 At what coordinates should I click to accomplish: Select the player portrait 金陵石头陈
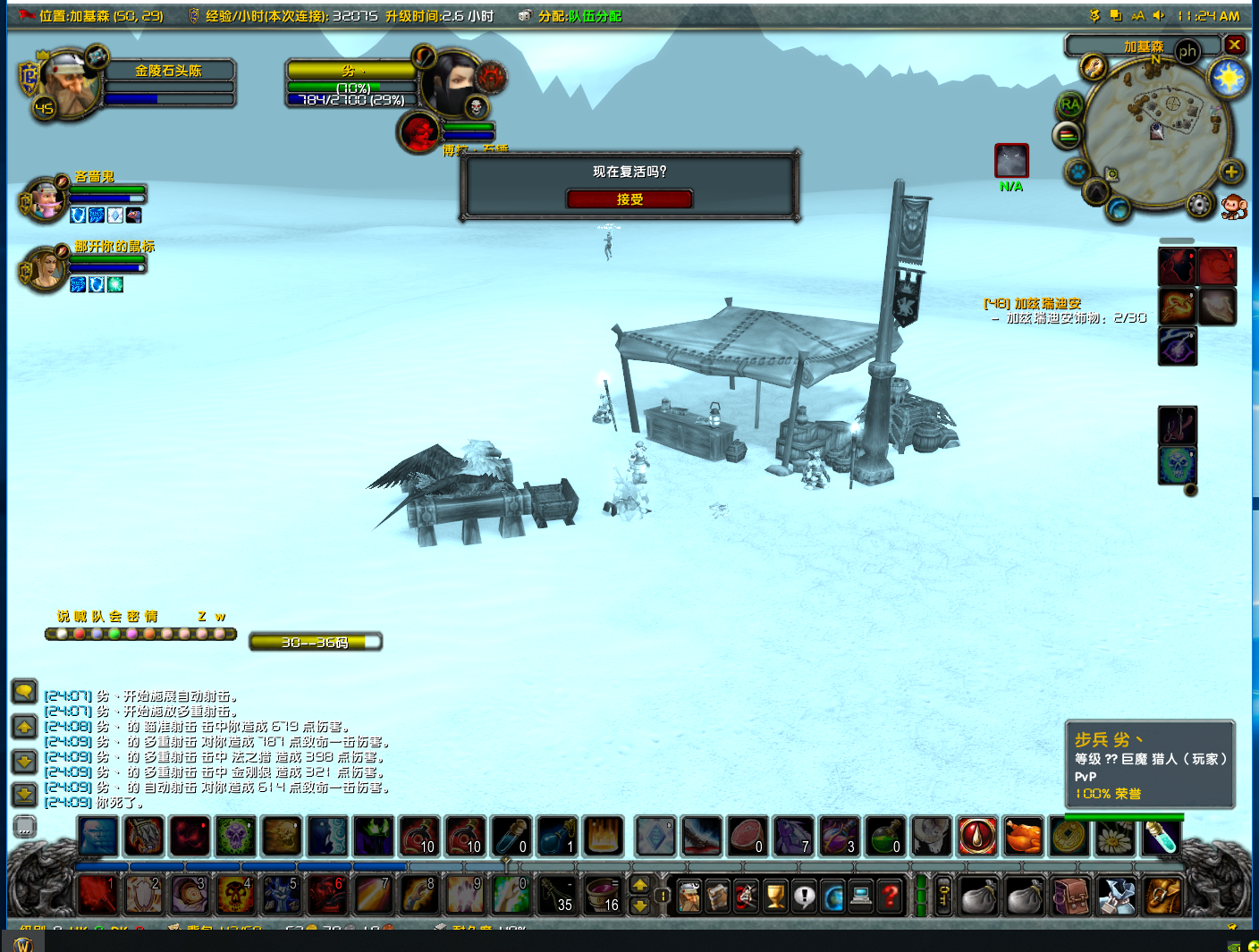66,82
